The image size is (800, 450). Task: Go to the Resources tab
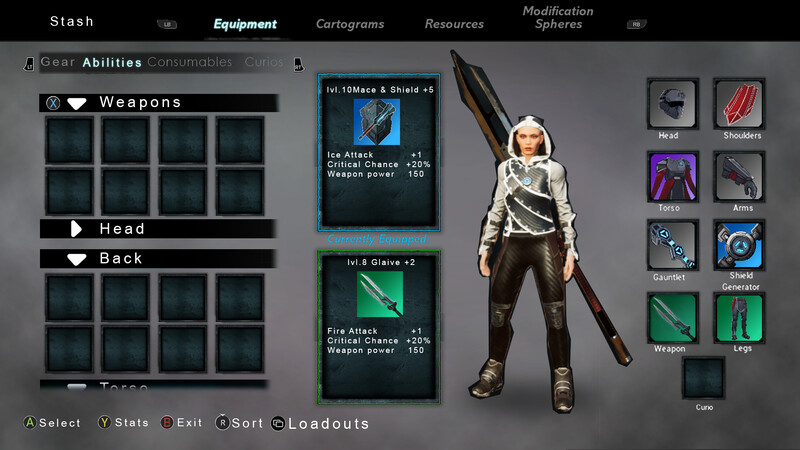click(x=454, y=24)
